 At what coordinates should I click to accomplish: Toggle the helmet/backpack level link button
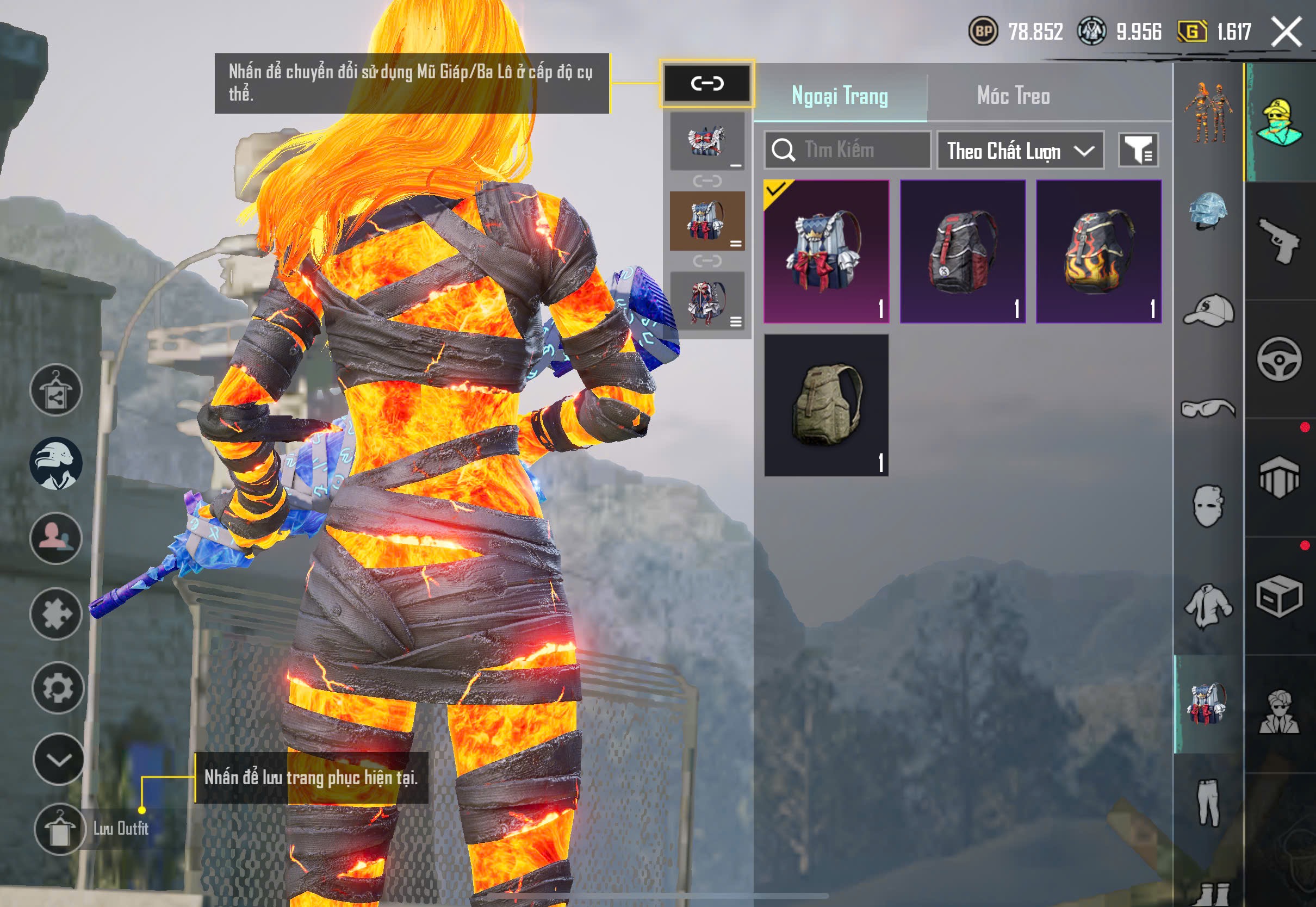pos(707,84)
